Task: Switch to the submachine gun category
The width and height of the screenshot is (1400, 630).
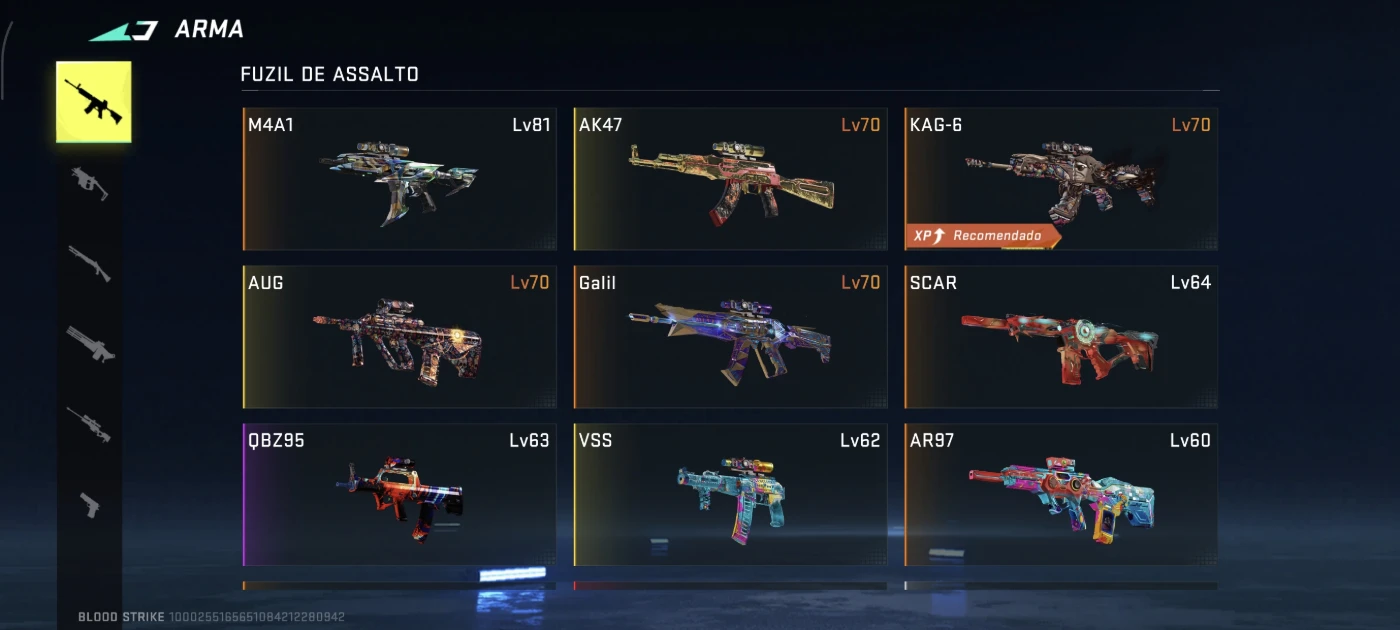Action: (x=90, y=183)
